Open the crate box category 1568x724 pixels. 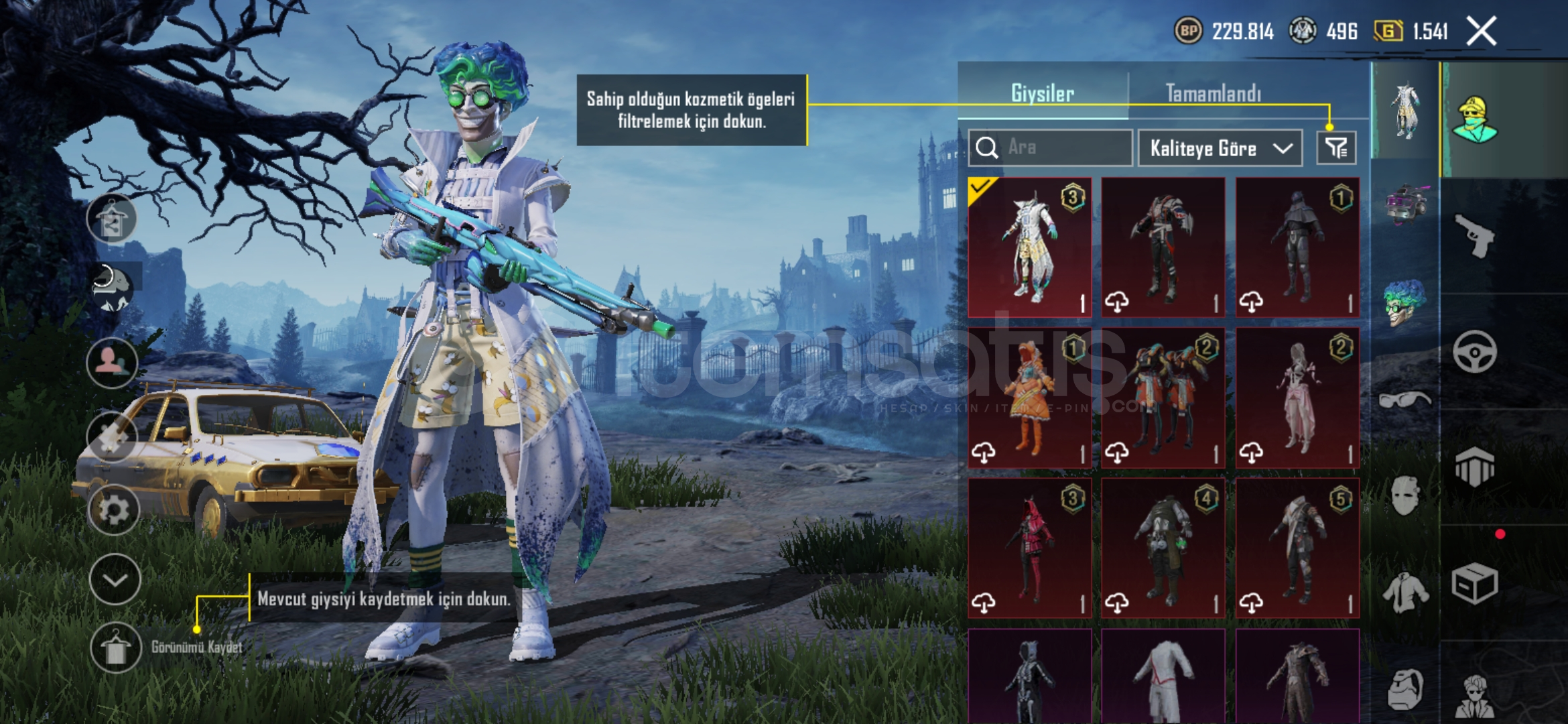pyautogui.click(x=1474, y=585)
